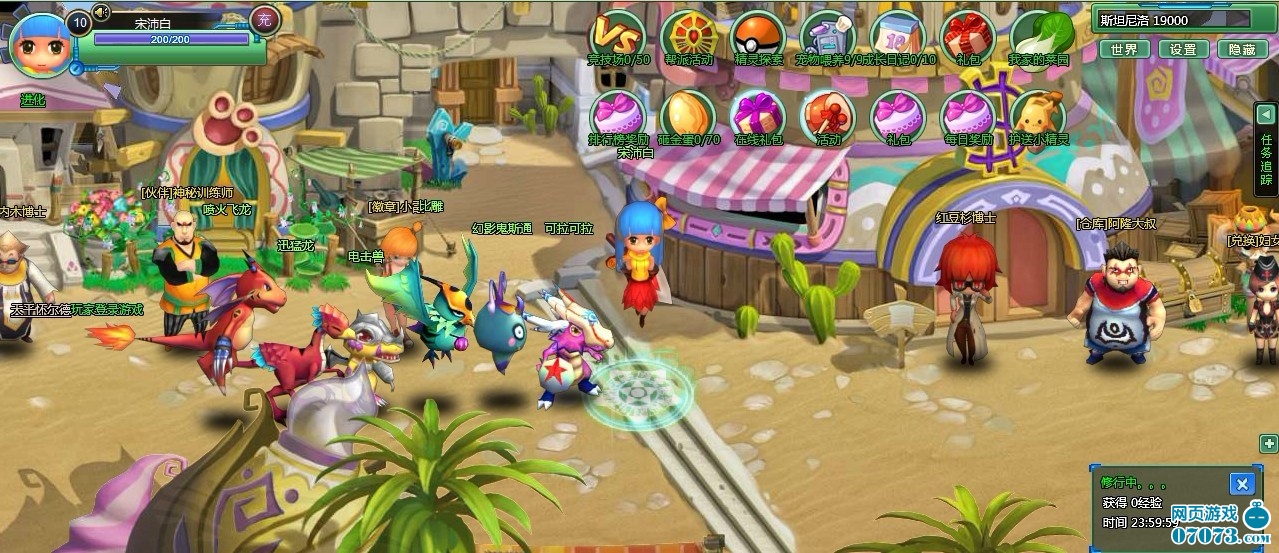Click the round 充 recharge button
The image size is (1279, 553).
264,19
